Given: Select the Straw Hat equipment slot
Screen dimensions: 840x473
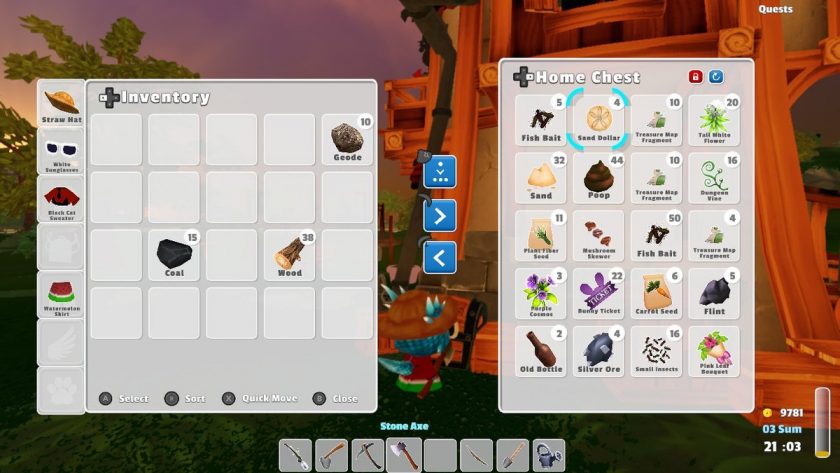Looking at the screenshot, I should pos(61,104).
